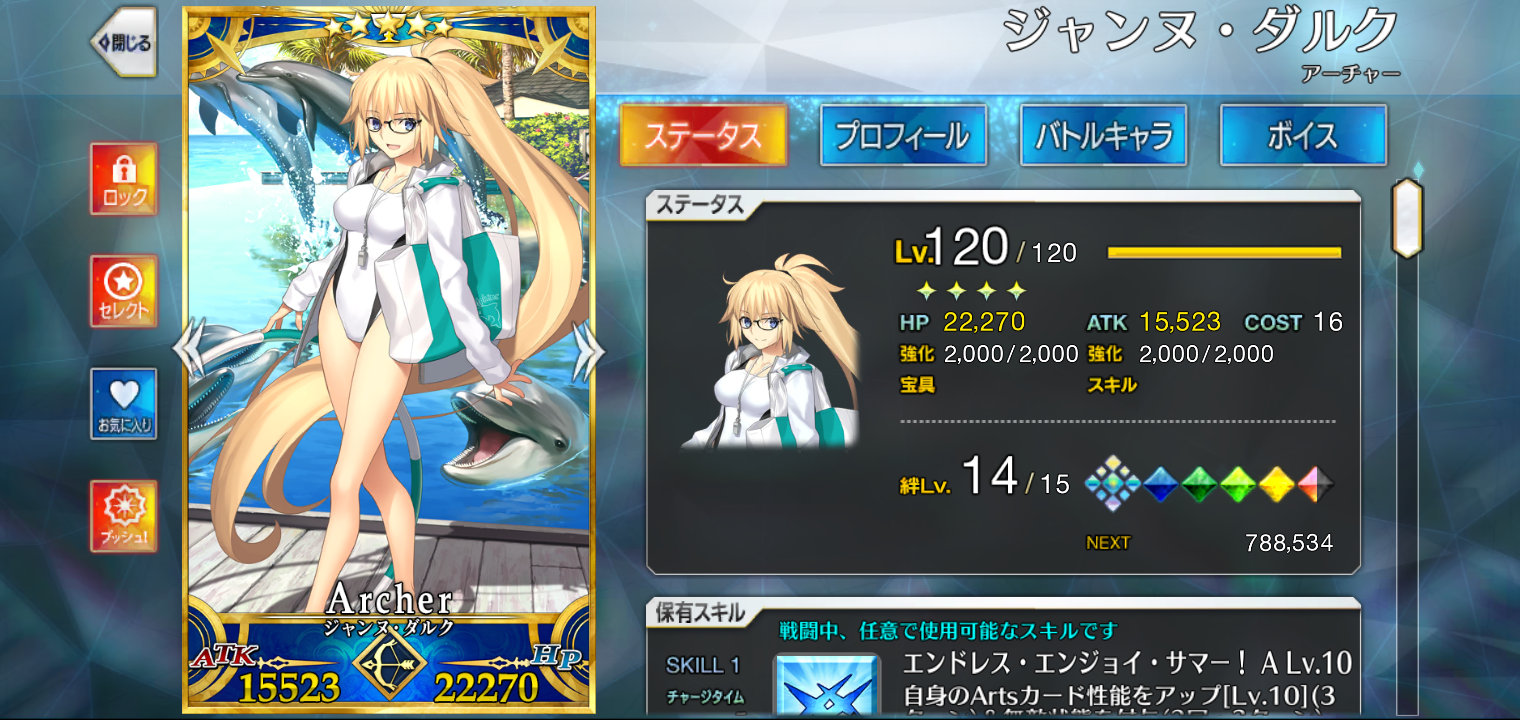Open the プロフィール profile tab
This screenshot has width=1520, height=720.
903,135
